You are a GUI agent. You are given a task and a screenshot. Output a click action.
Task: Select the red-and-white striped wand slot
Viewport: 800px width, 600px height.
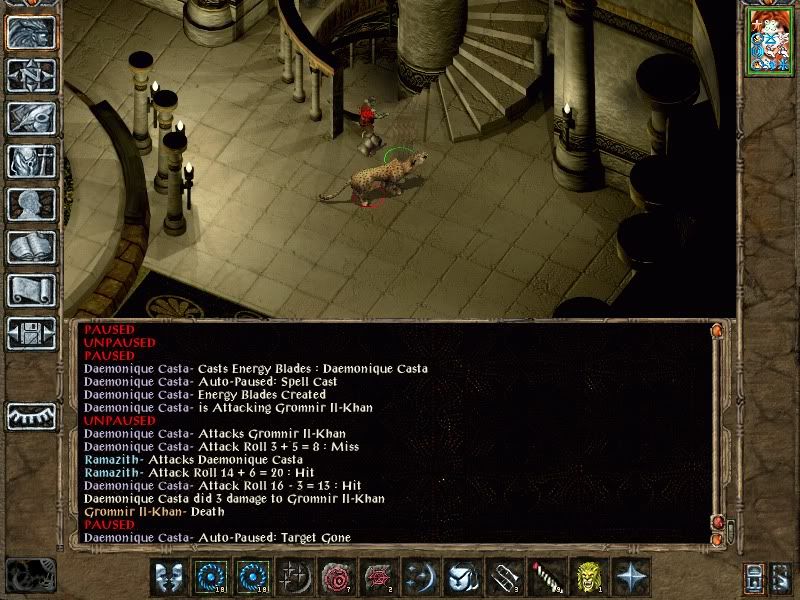pyautogui.click(x=547, y=577)
